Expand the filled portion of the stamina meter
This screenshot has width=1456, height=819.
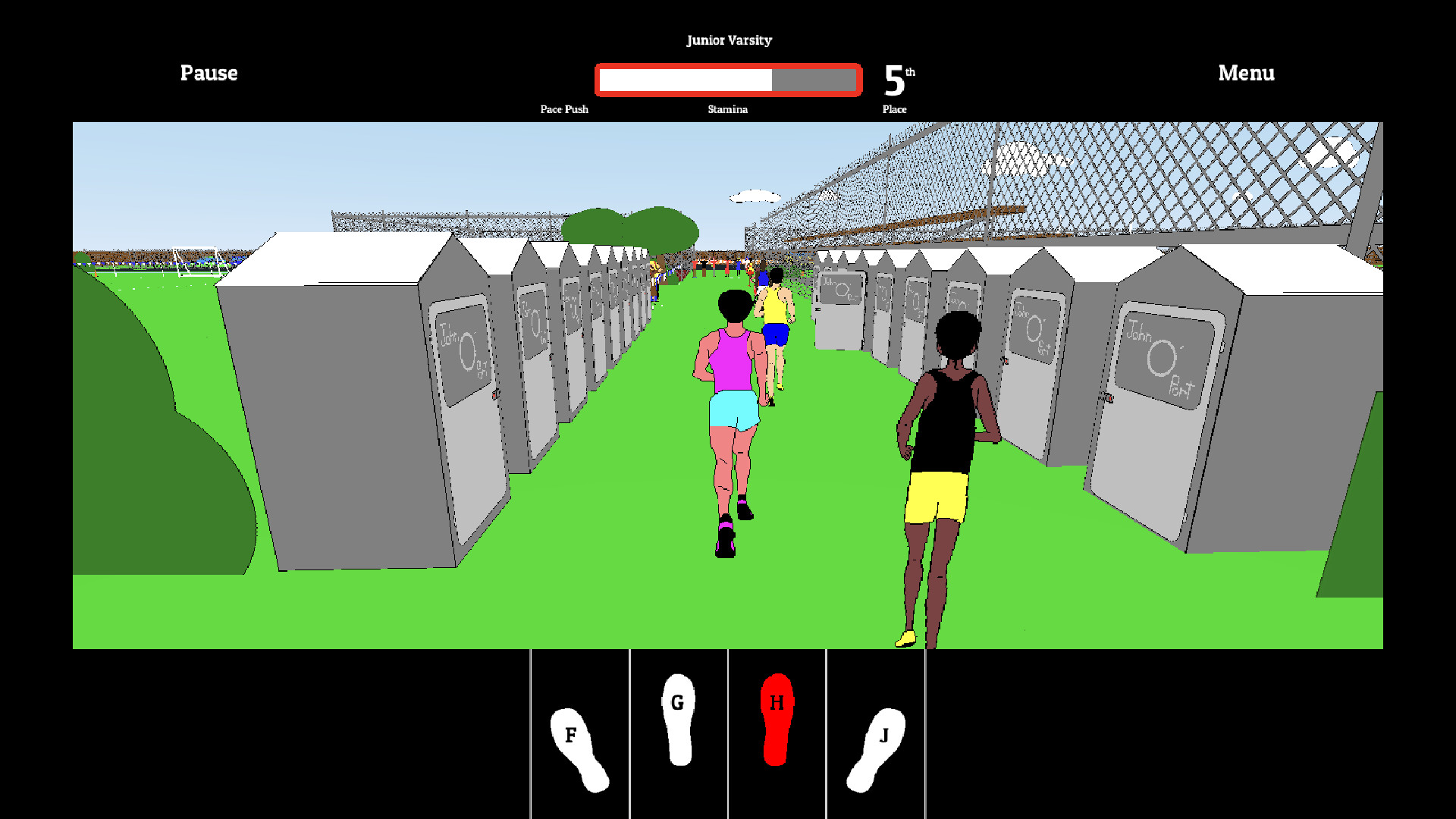coord(682,79)
